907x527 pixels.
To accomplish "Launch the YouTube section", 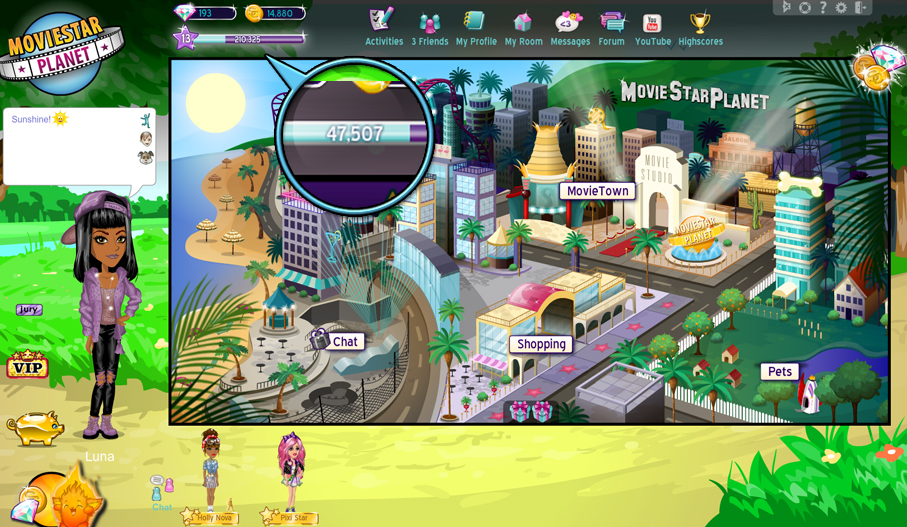I will tap(652, 28).
